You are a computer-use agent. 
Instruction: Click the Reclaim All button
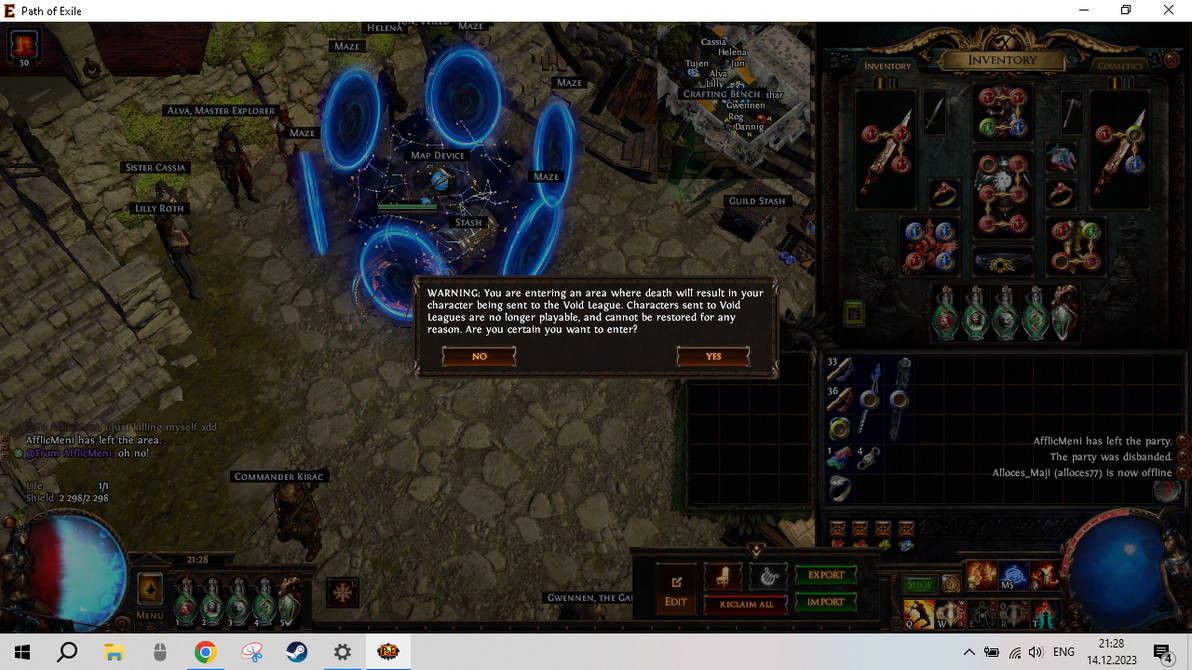tap(746, 604)
